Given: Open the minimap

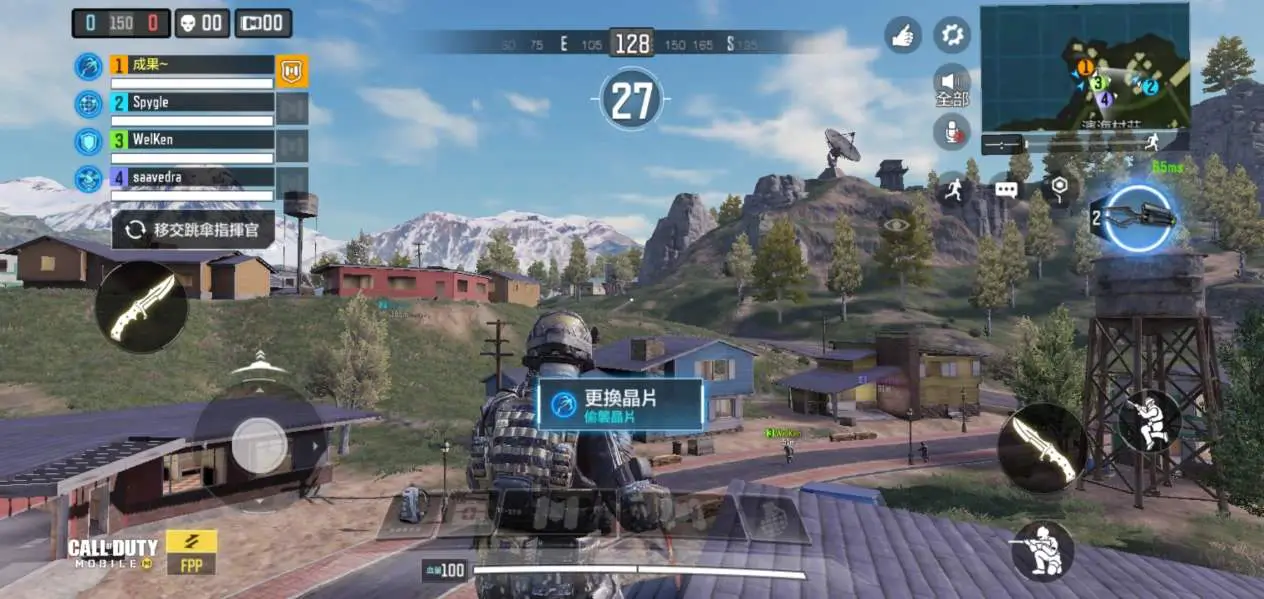Looking at the screenshot, I should pos(1084,66).
